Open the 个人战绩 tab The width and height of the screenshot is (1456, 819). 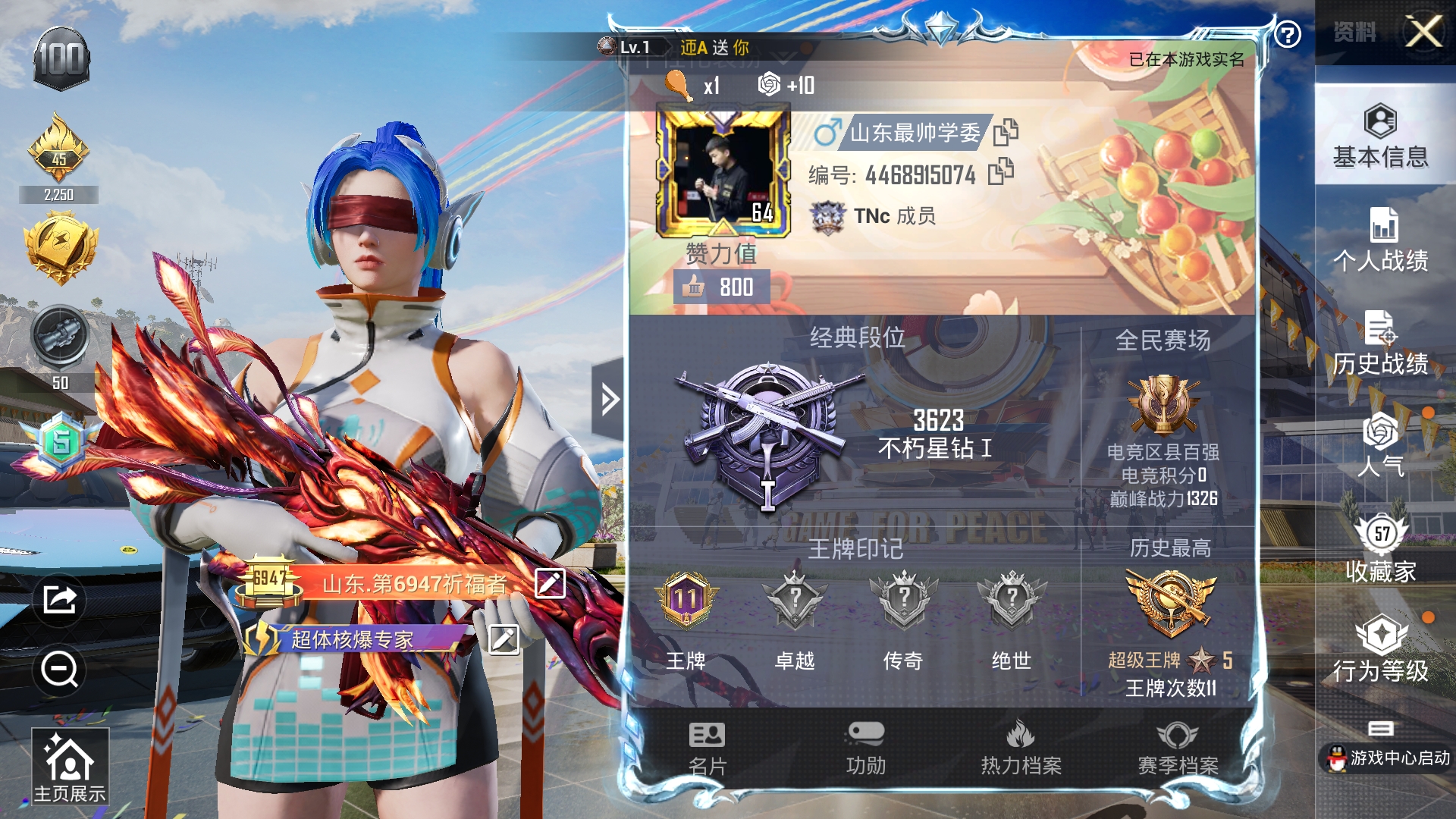click(1380, 240)
